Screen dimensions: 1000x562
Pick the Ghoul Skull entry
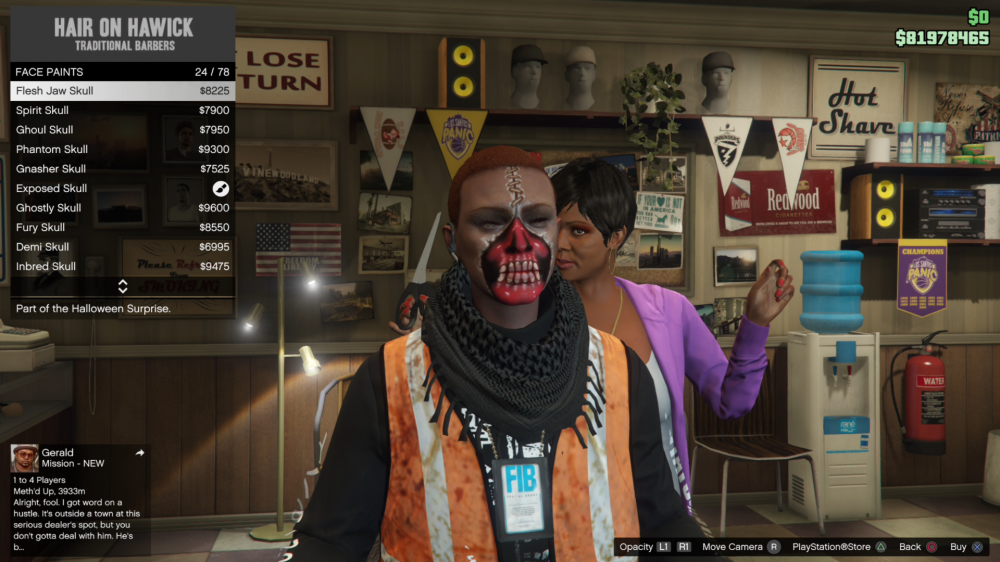tap(122, 130)
